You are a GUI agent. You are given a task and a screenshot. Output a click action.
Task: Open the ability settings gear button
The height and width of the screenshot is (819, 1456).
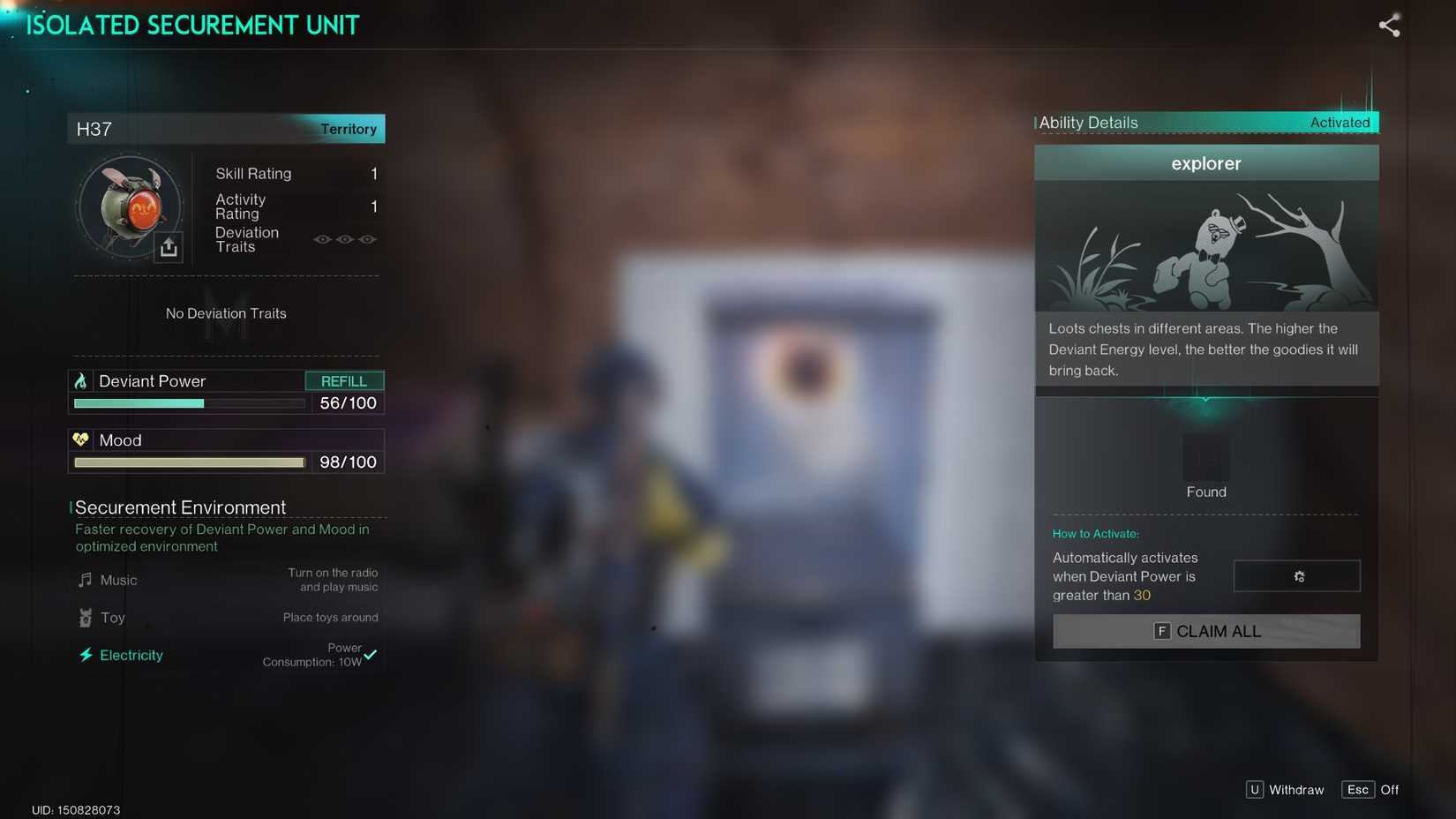(1296, 576)
